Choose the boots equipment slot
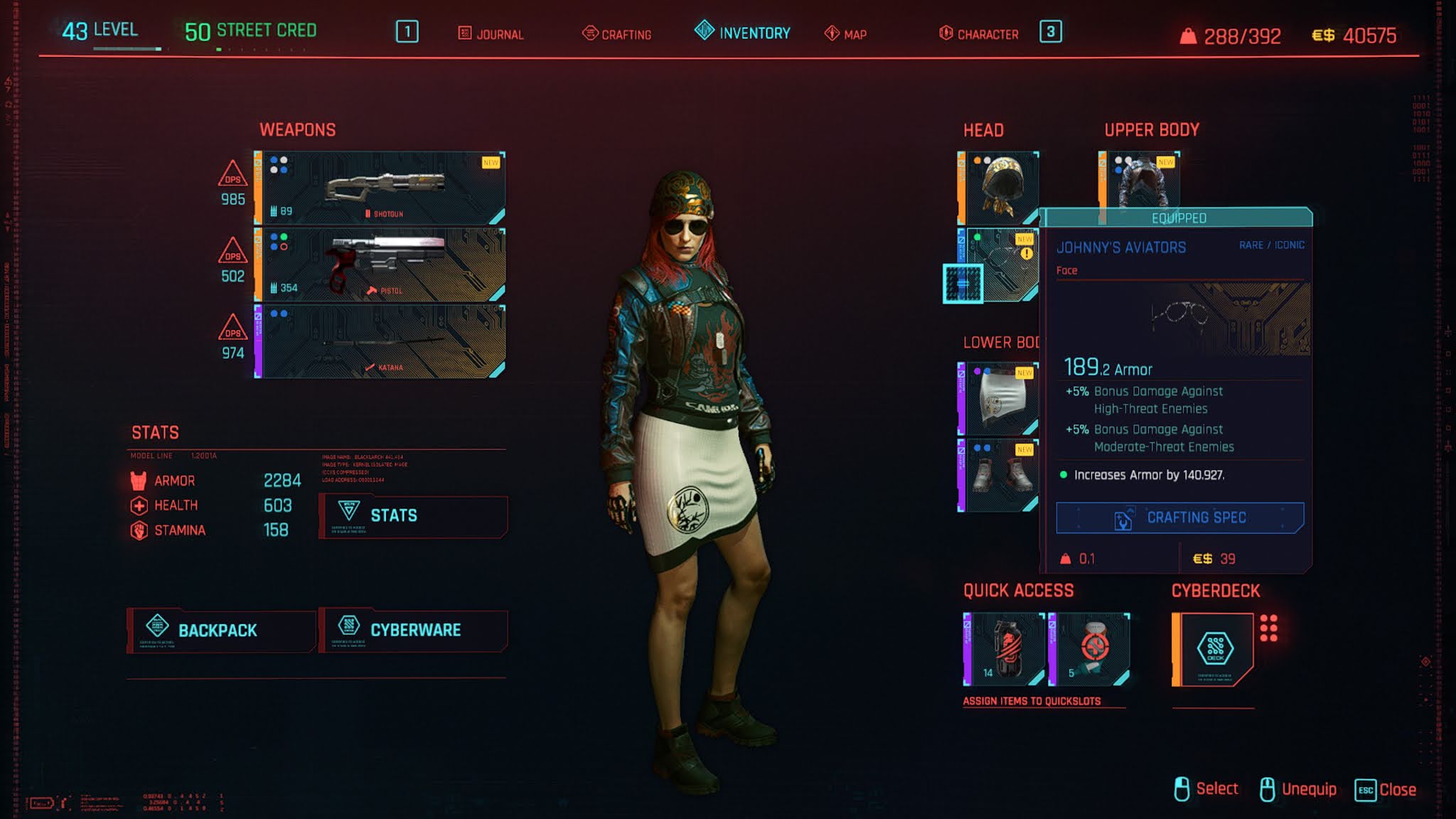 [x=999, y=476]
